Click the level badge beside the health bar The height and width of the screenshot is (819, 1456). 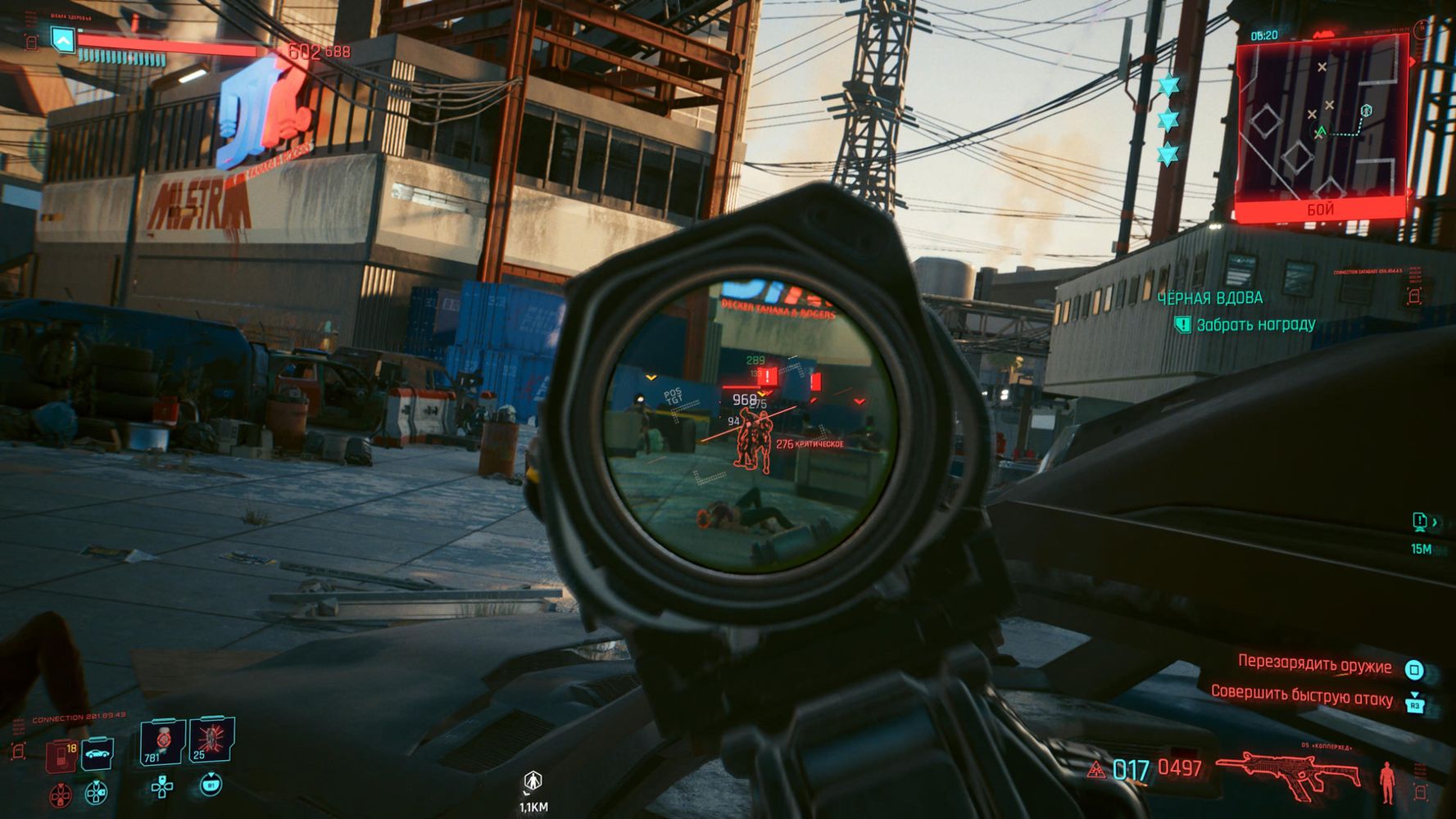pyautogui.click(x=62, y=38)
